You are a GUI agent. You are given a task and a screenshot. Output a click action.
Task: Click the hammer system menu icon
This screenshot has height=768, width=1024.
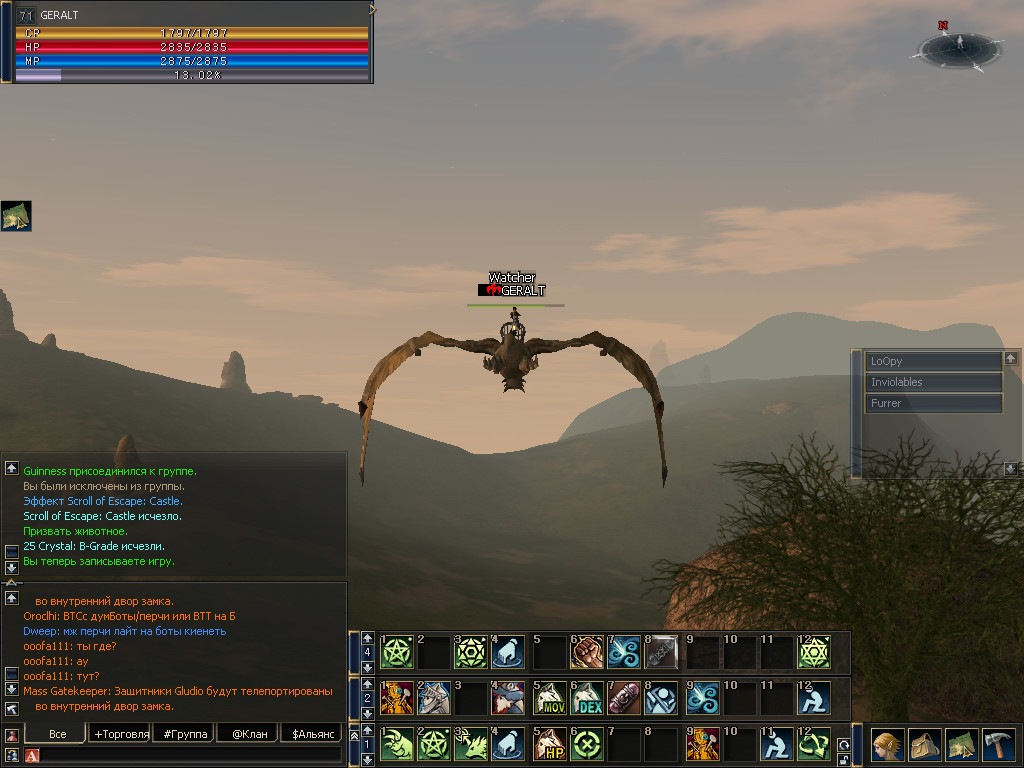pyautogui.click(x=998, y=746)
